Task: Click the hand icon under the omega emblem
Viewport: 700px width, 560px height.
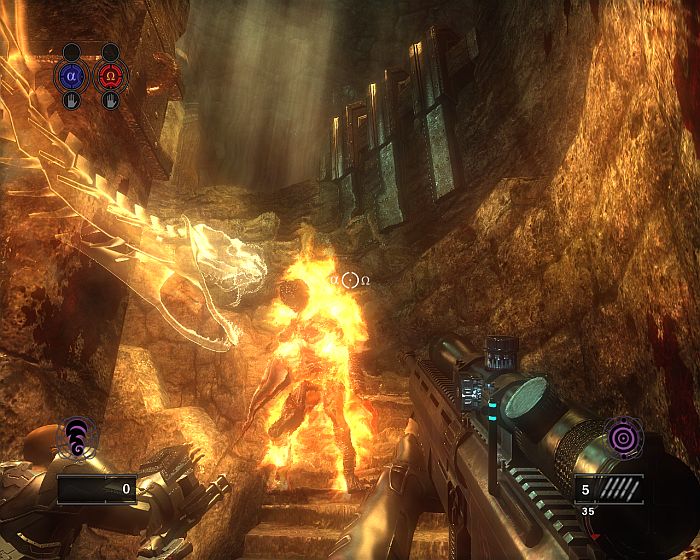Action: [x=111, y=100]
